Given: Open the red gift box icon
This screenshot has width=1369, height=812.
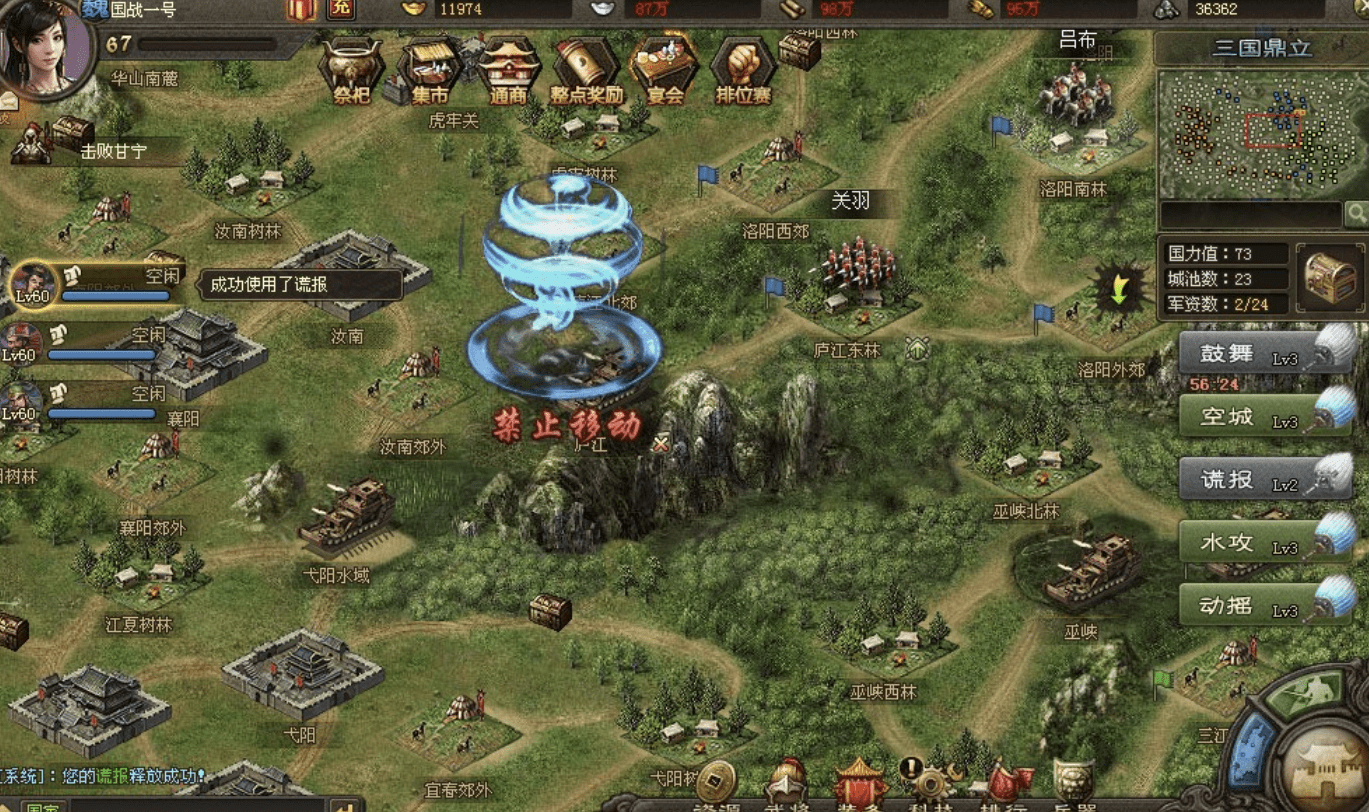Looking at the screenshot, I should (301, 9).
